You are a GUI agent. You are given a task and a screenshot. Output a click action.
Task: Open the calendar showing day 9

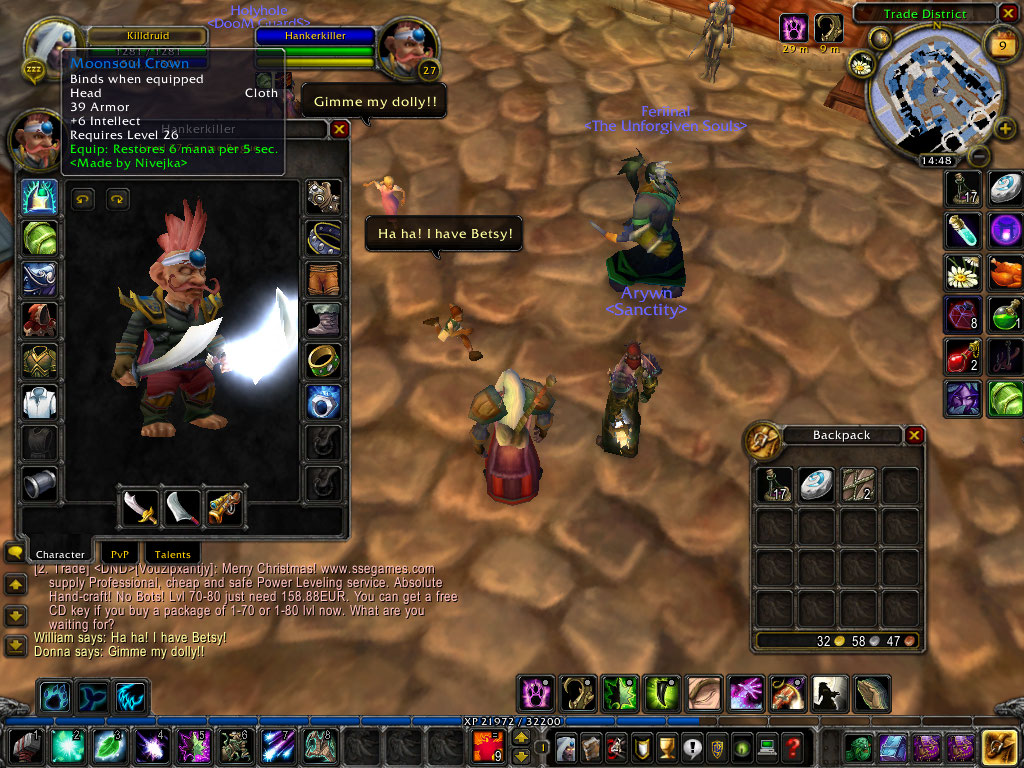pos(1002,45)
